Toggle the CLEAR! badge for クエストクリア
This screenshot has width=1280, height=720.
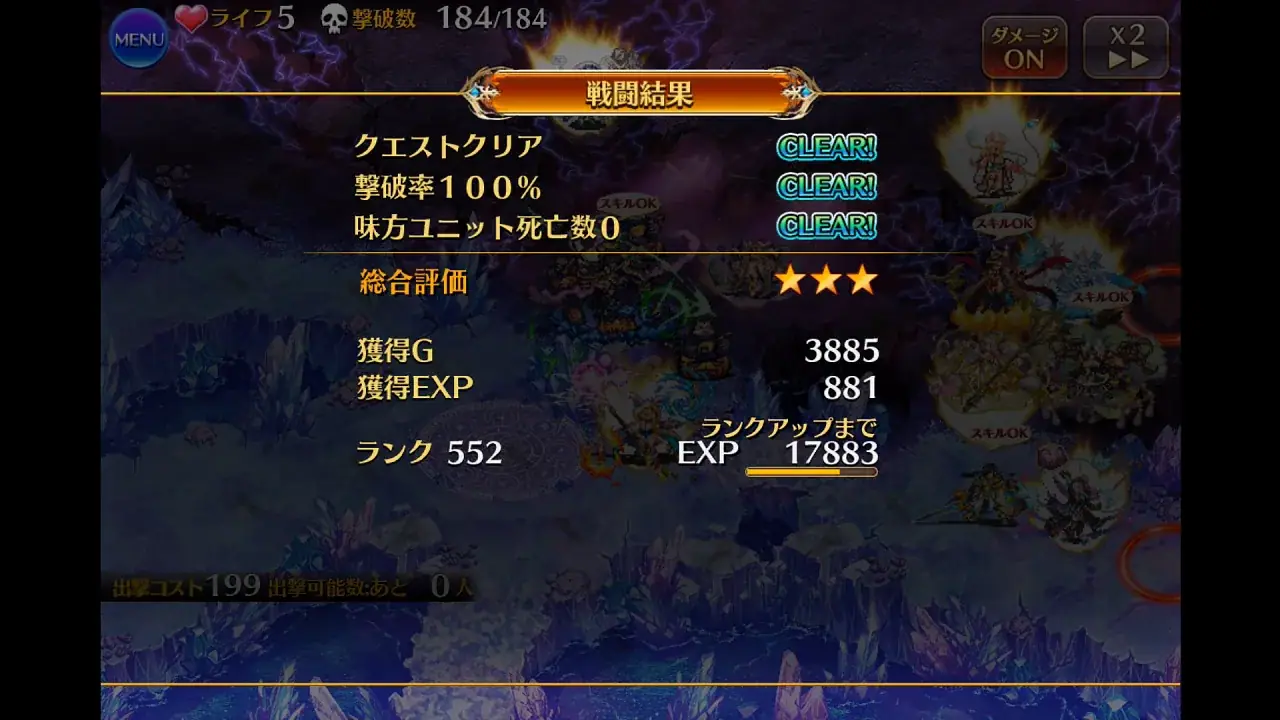pos(826,146)
